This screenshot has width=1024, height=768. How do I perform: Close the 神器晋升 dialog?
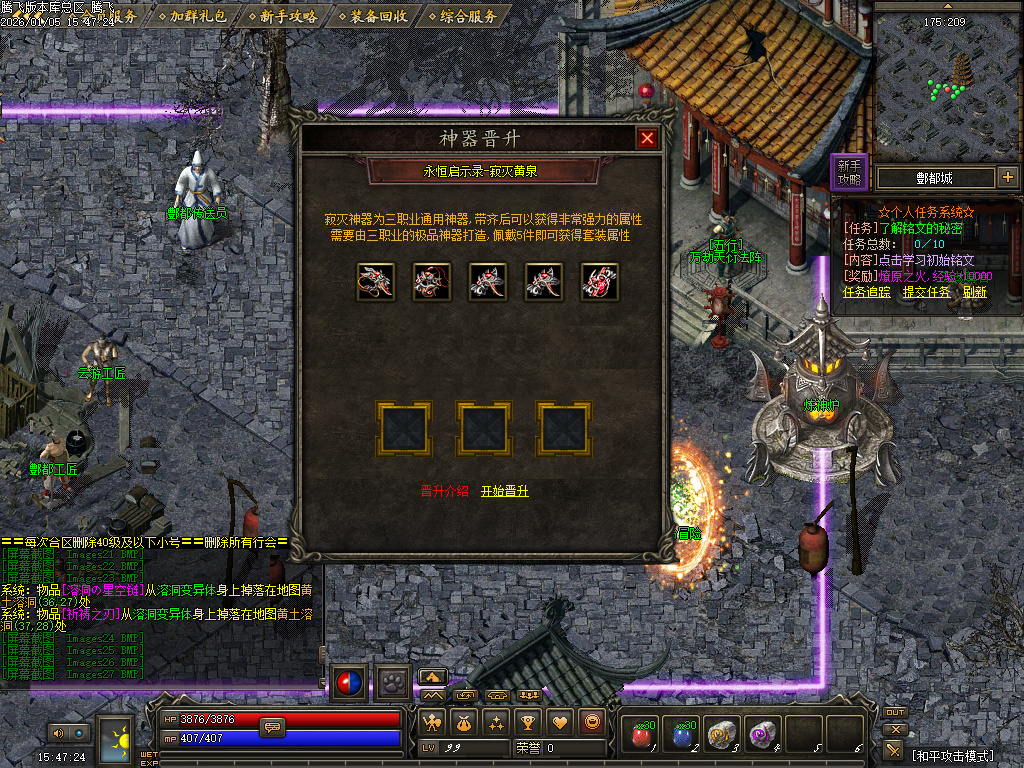click(647, 138)
